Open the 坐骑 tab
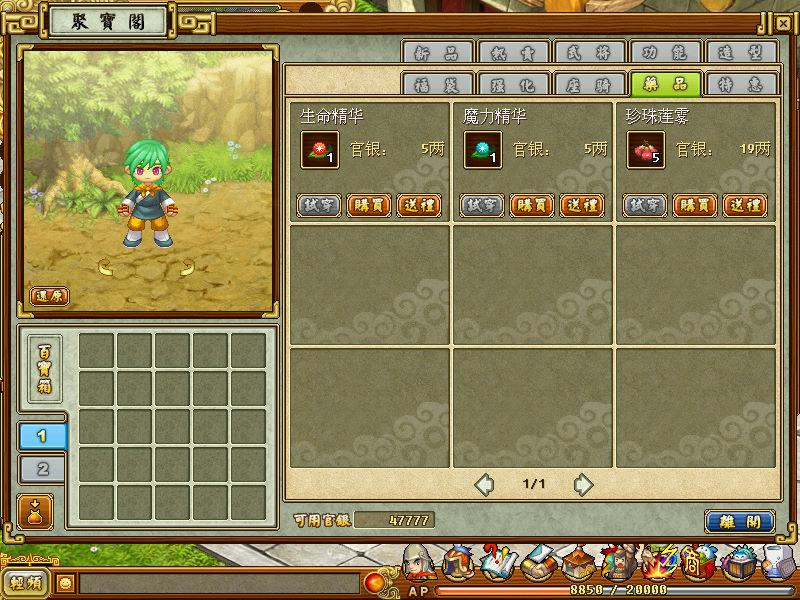This screenshot has height=600, width=800. tap(589, 85)
